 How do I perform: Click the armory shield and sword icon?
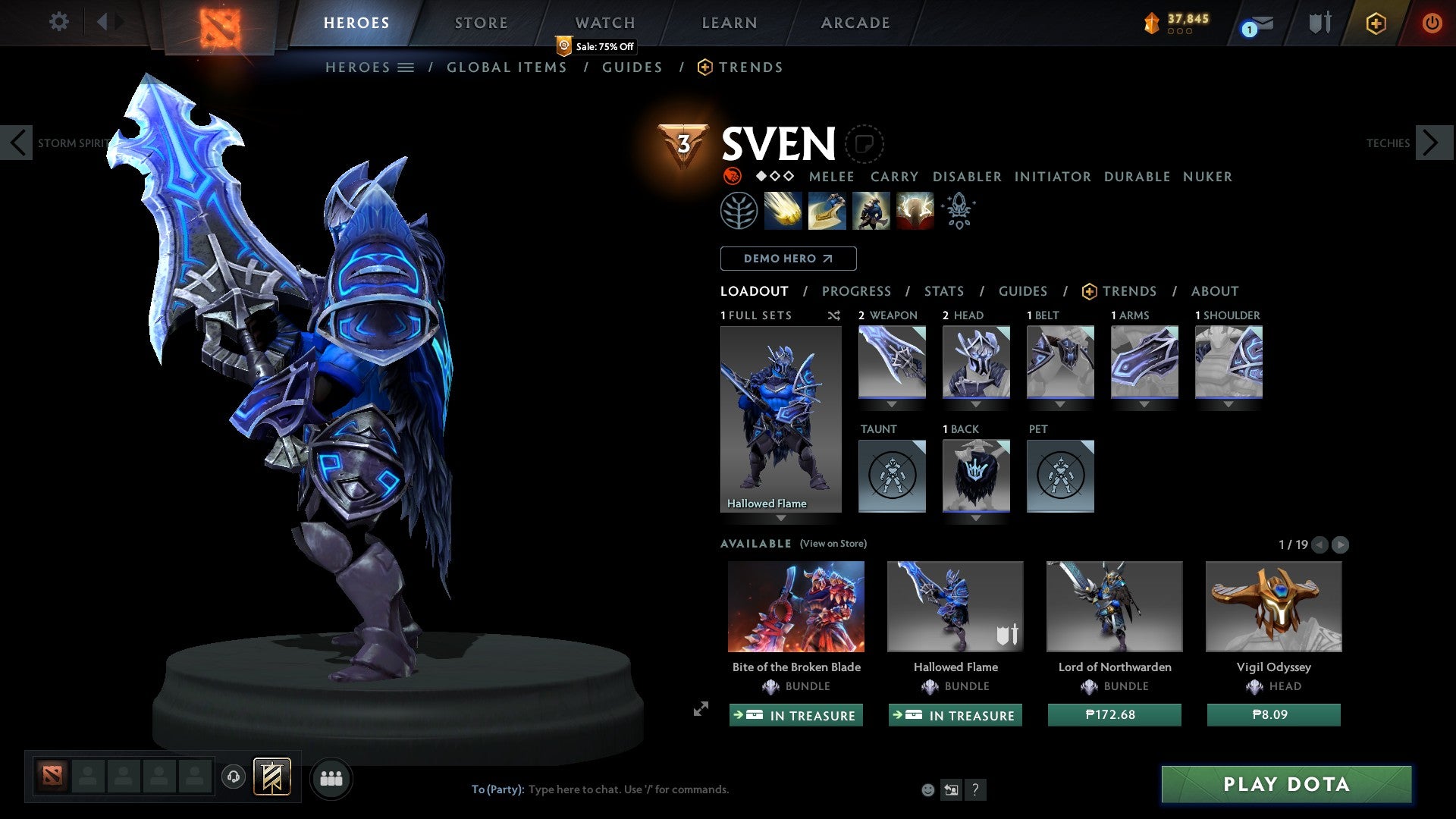coord(1319,23)
